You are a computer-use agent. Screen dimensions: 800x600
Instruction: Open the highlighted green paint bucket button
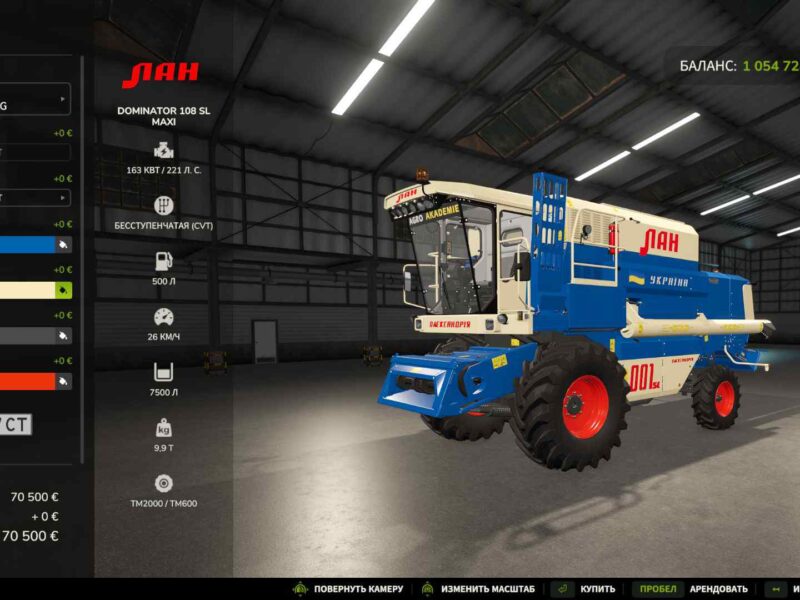[64, 290]
